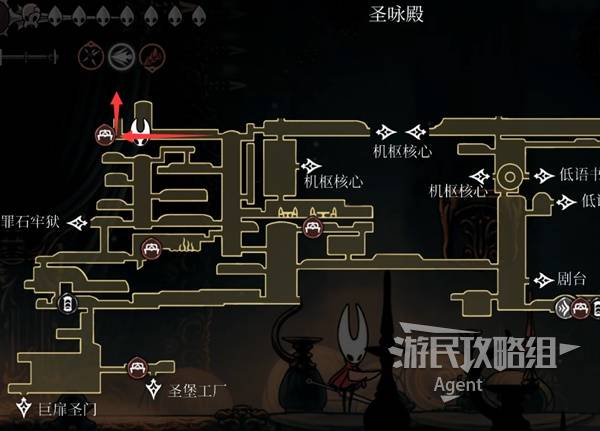Click the circular ring room marker

509,178
